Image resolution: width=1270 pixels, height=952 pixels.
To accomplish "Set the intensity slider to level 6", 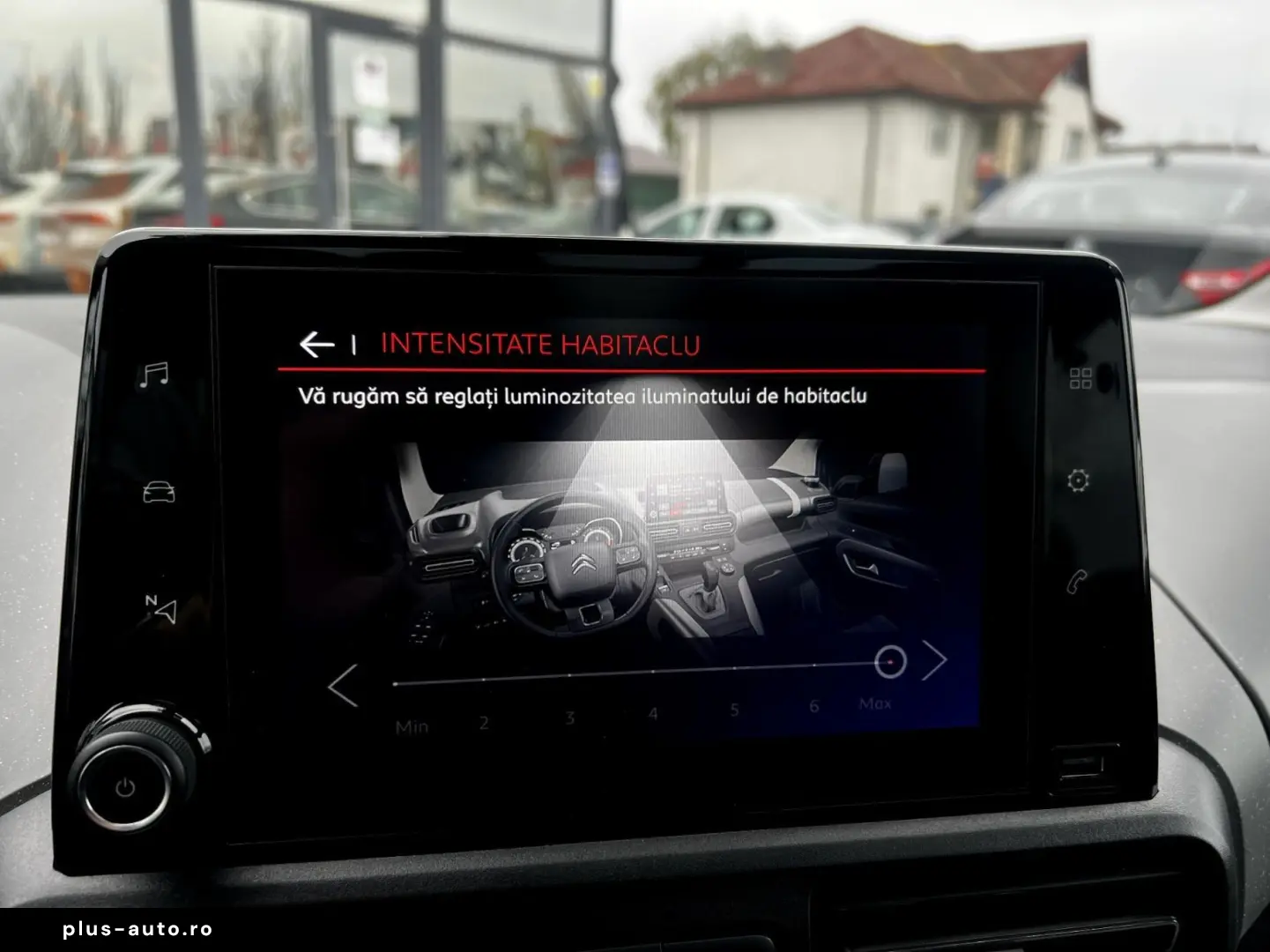I will point(813,665).
